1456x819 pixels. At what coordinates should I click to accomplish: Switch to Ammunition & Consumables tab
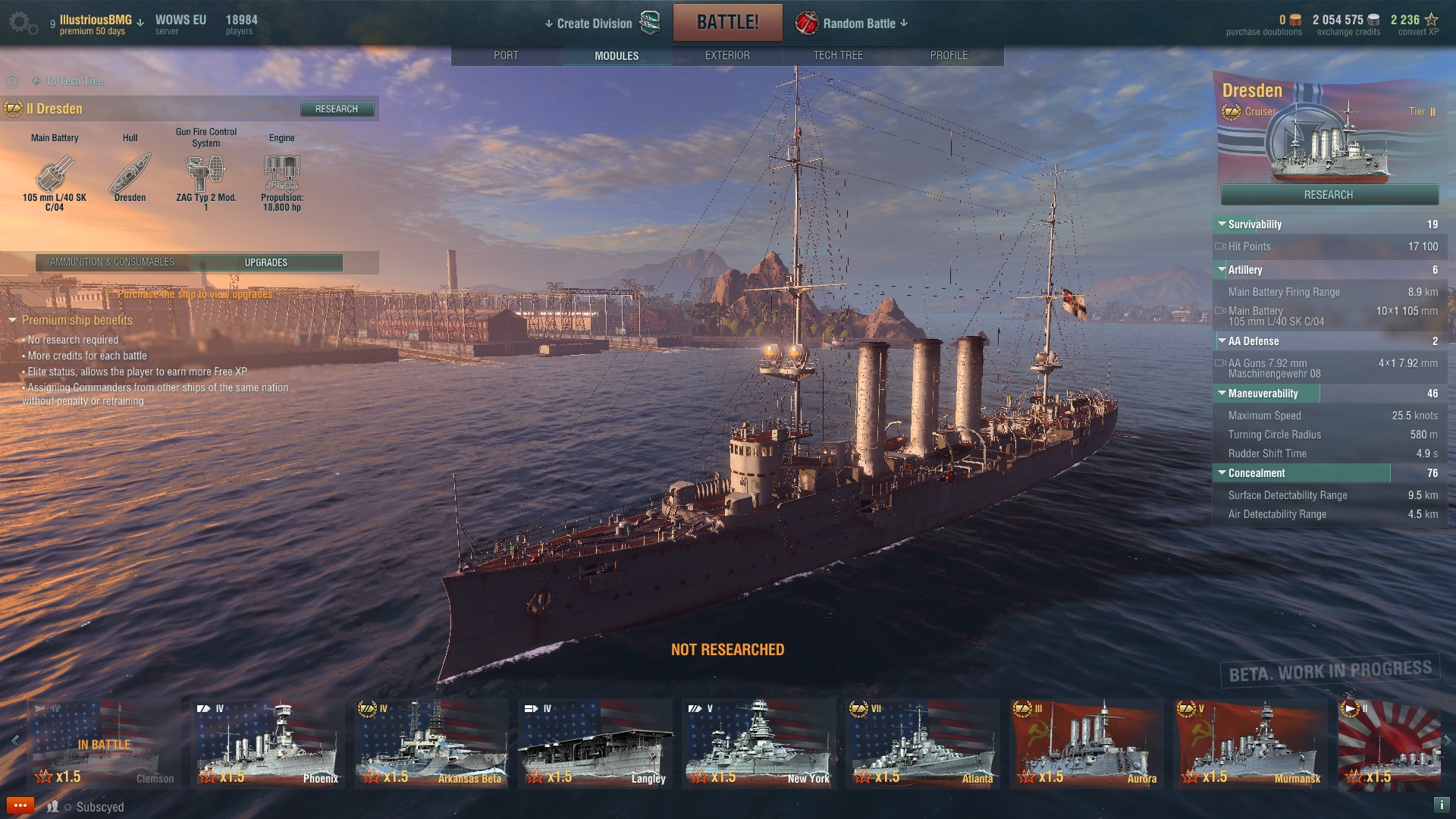click(x=112, y=262)
